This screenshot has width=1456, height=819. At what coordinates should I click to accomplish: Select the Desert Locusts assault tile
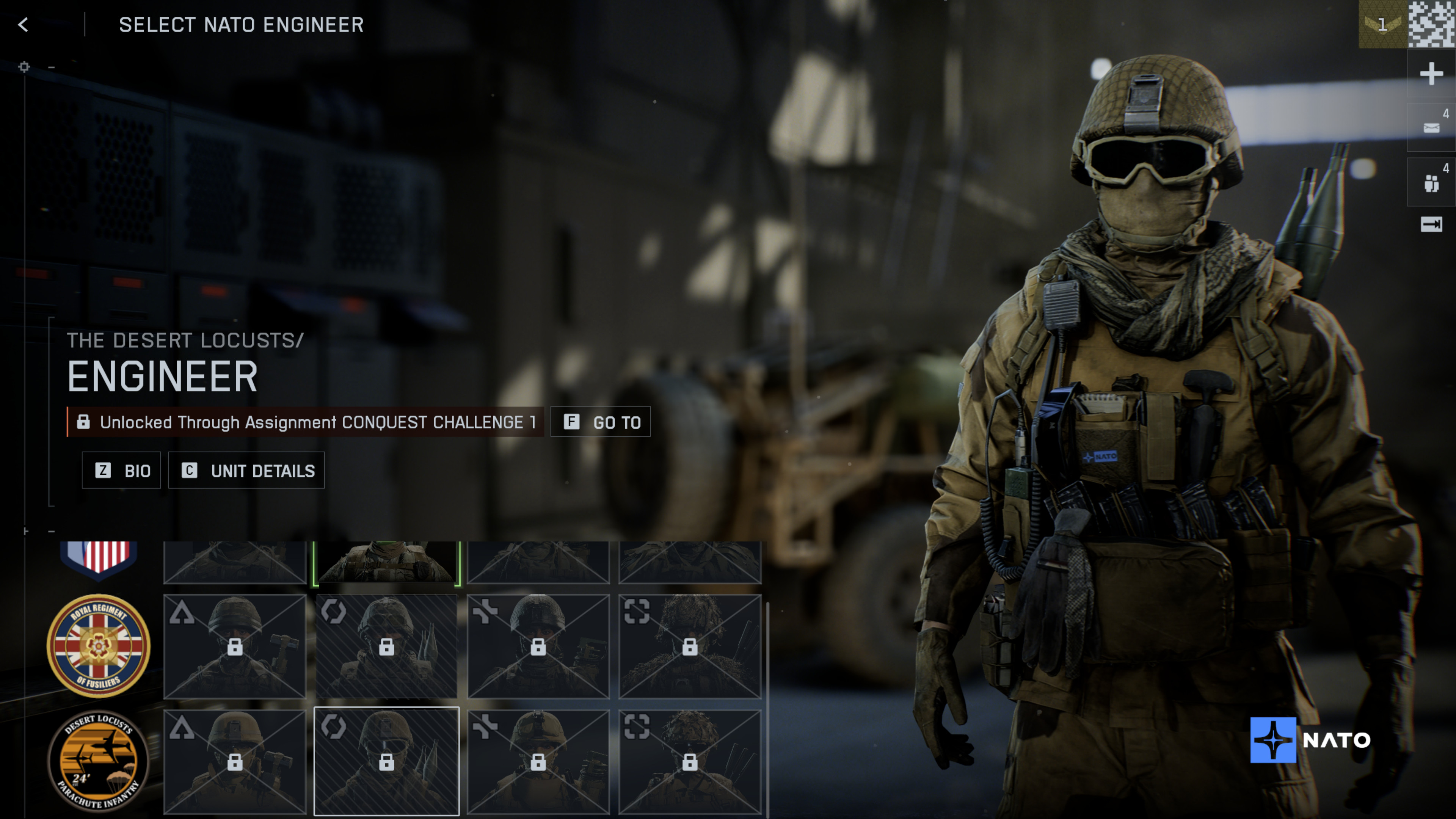(235, 761)
